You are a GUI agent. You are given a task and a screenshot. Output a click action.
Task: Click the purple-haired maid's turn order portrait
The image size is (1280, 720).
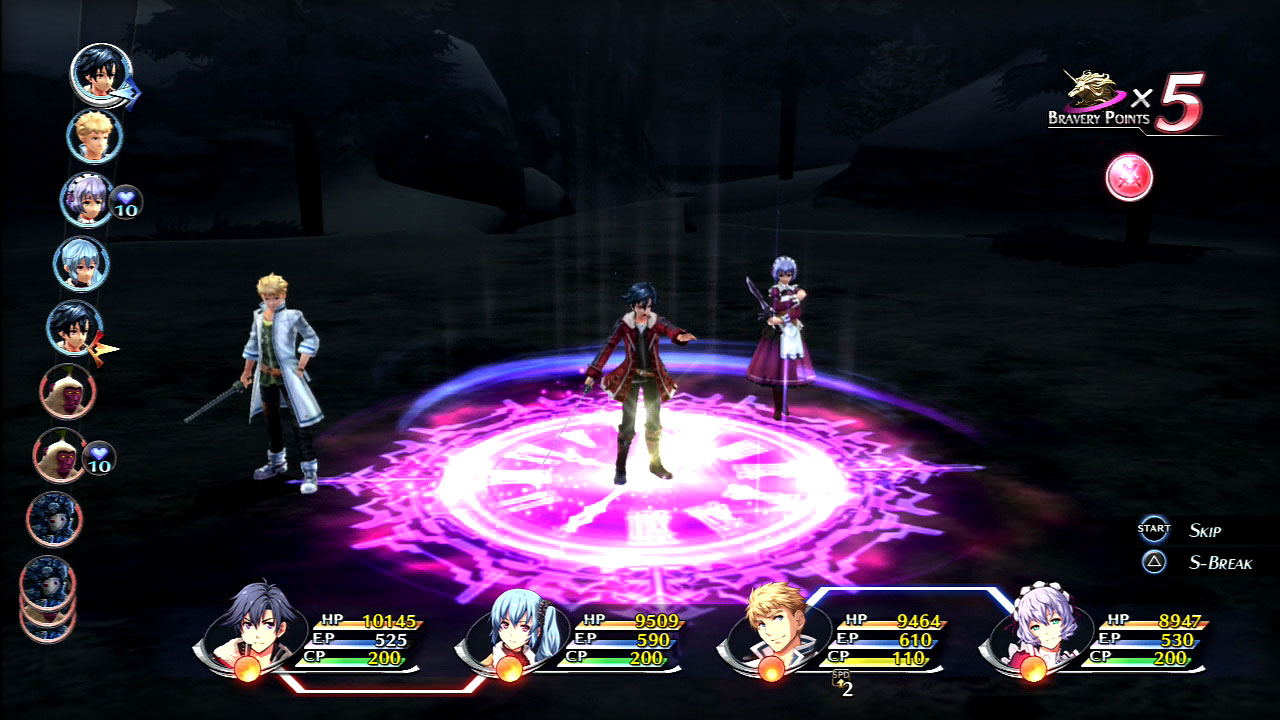point(87,199)
